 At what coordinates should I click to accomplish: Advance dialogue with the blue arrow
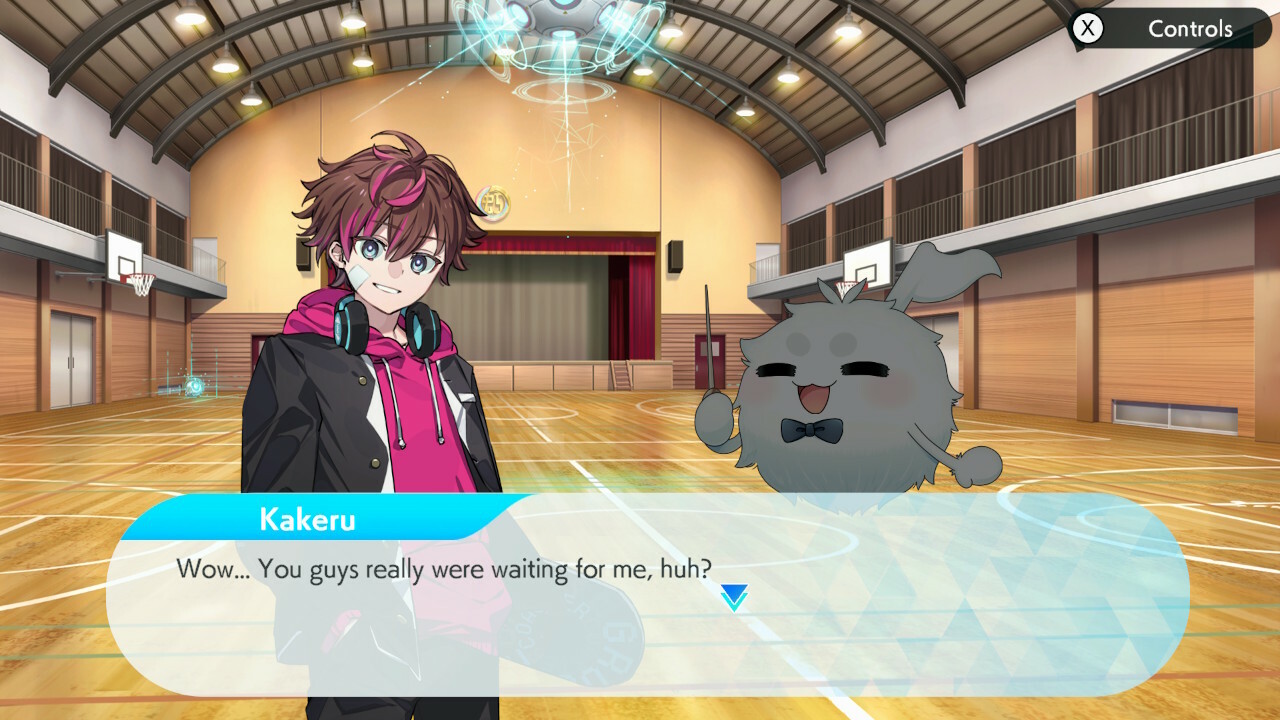734,598
